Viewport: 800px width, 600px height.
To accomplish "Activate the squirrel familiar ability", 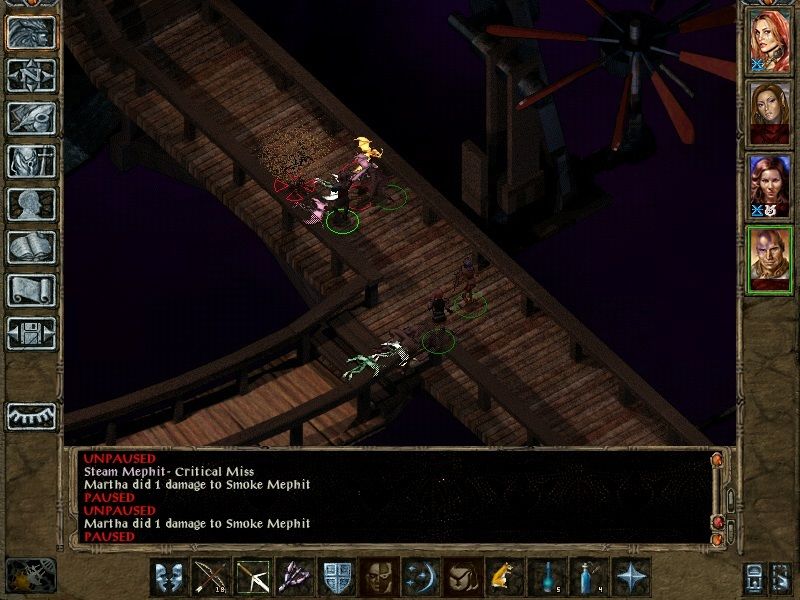I will coord(501,578).
